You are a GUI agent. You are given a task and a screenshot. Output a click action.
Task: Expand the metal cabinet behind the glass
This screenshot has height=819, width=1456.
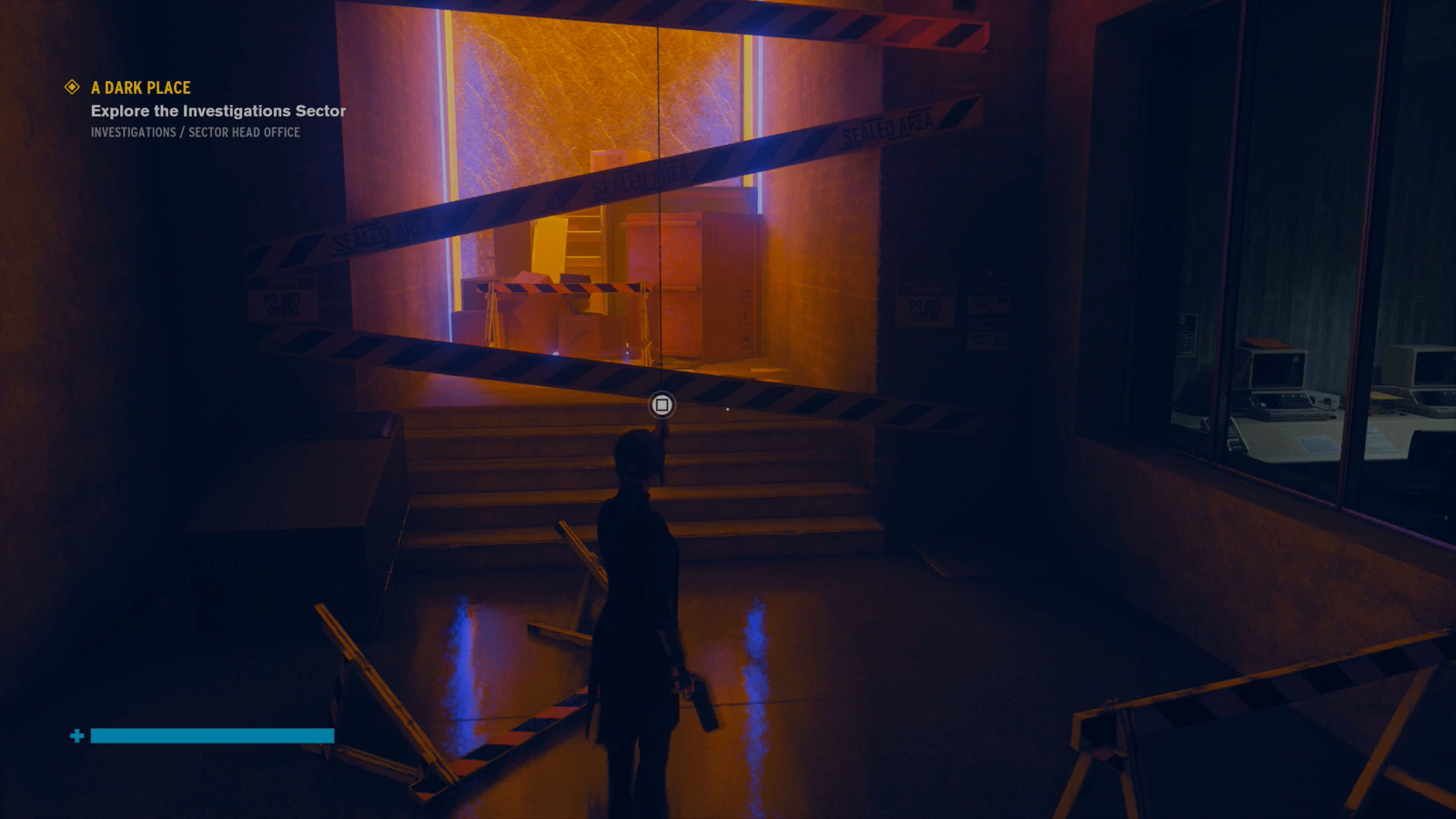pos(701,282)
